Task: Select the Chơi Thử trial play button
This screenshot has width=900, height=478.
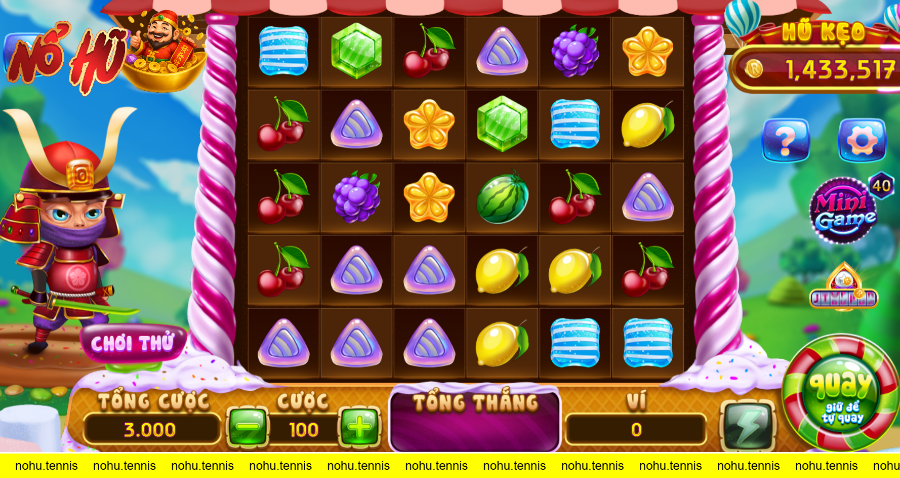Action: pyautogui.click(x=132, y=343)
